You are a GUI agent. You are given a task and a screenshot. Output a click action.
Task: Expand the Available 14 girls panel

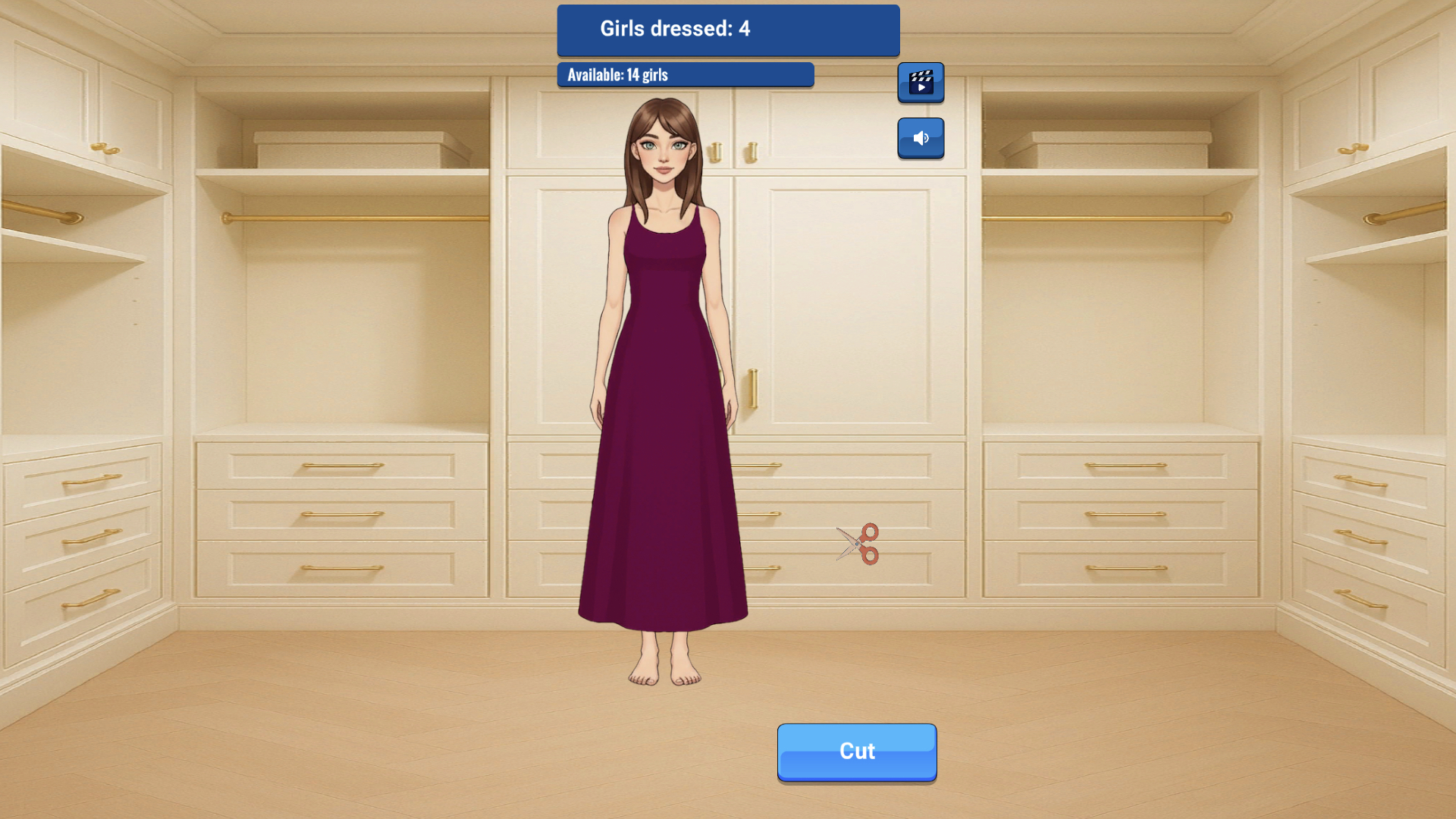tap(685, 74)
